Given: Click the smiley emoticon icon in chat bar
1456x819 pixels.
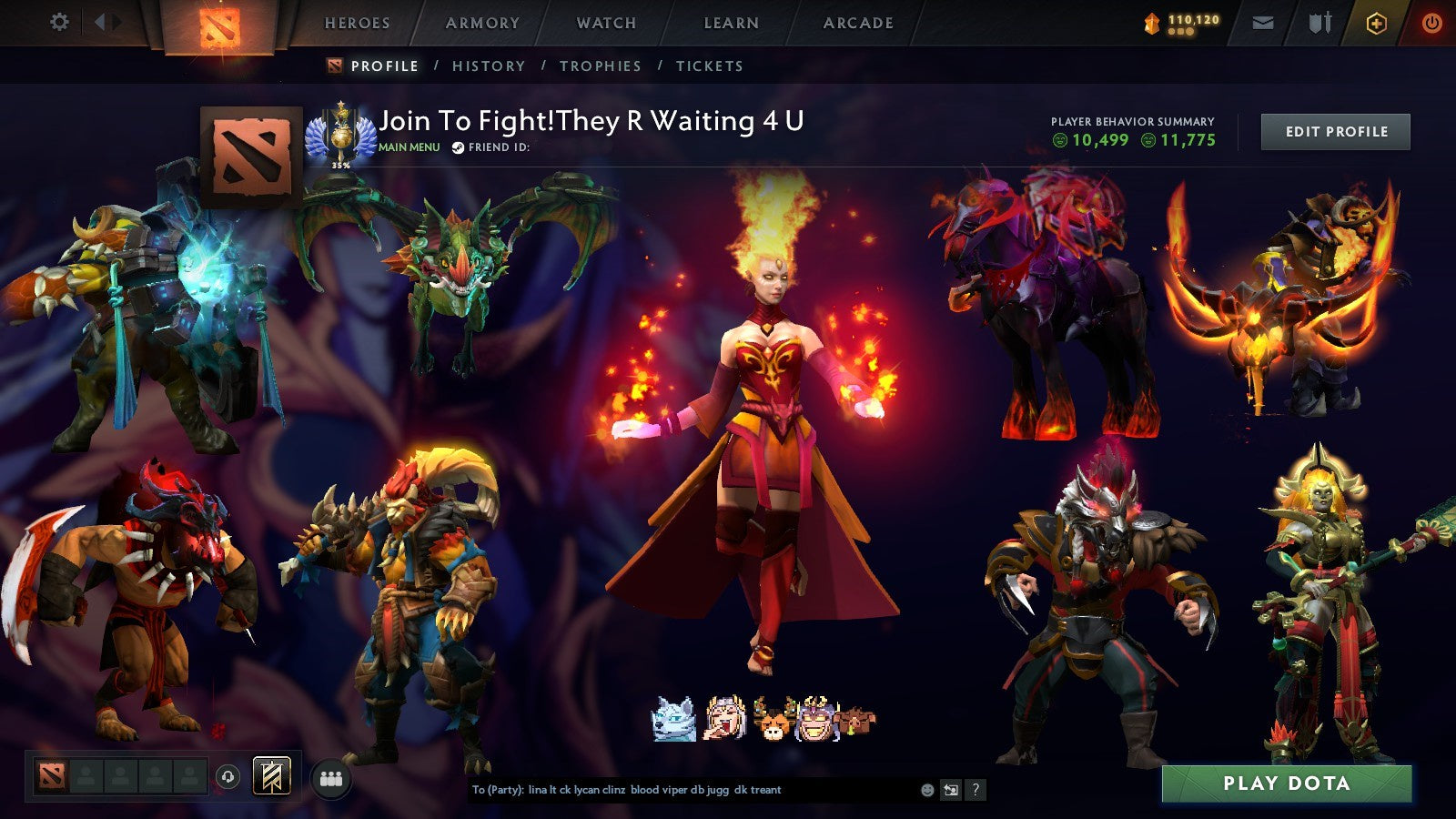Looking at the screenshot, I should click(927, 792).
